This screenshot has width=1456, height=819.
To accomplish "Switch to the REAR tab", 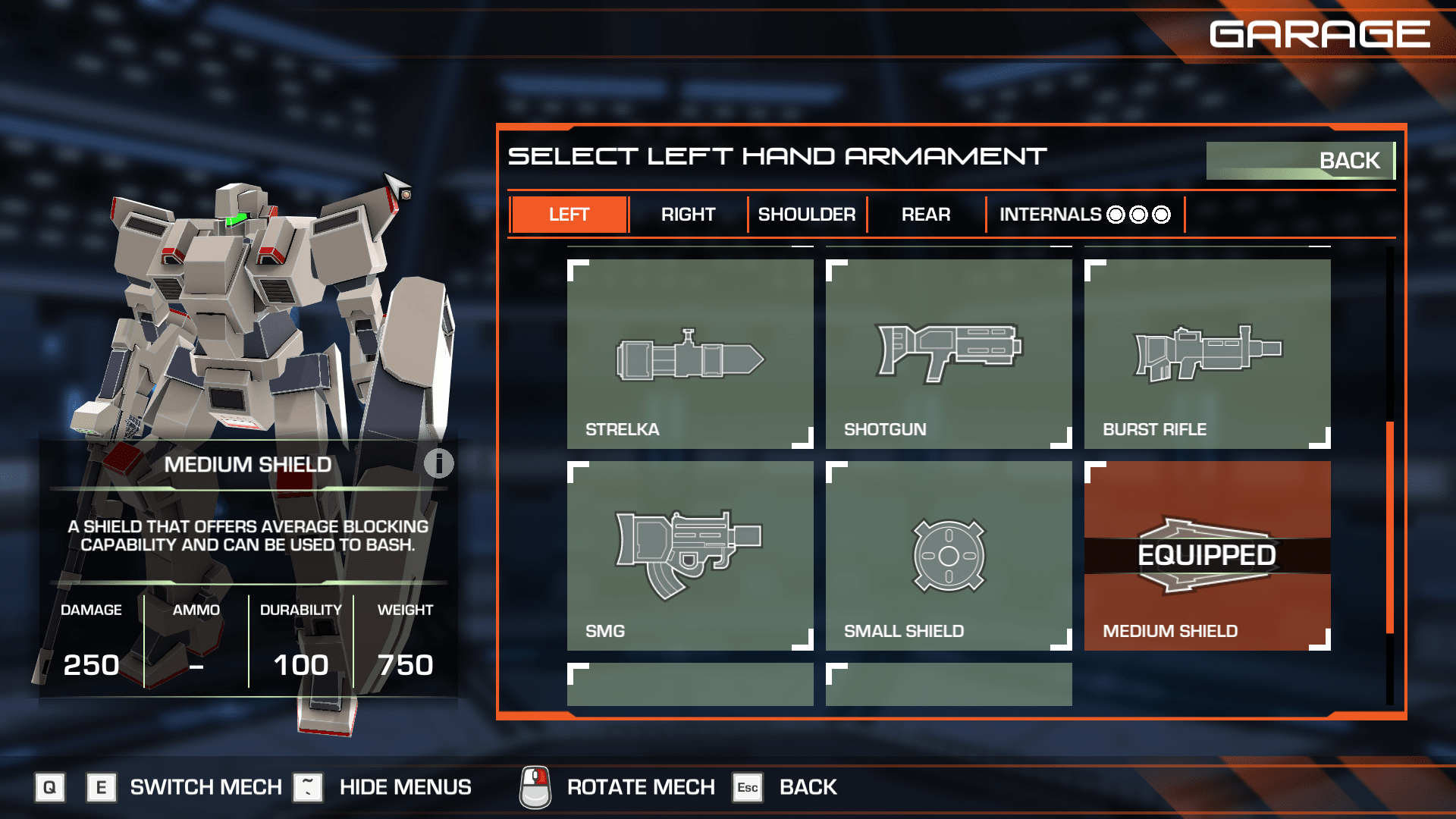I will [x=925, y=215].
